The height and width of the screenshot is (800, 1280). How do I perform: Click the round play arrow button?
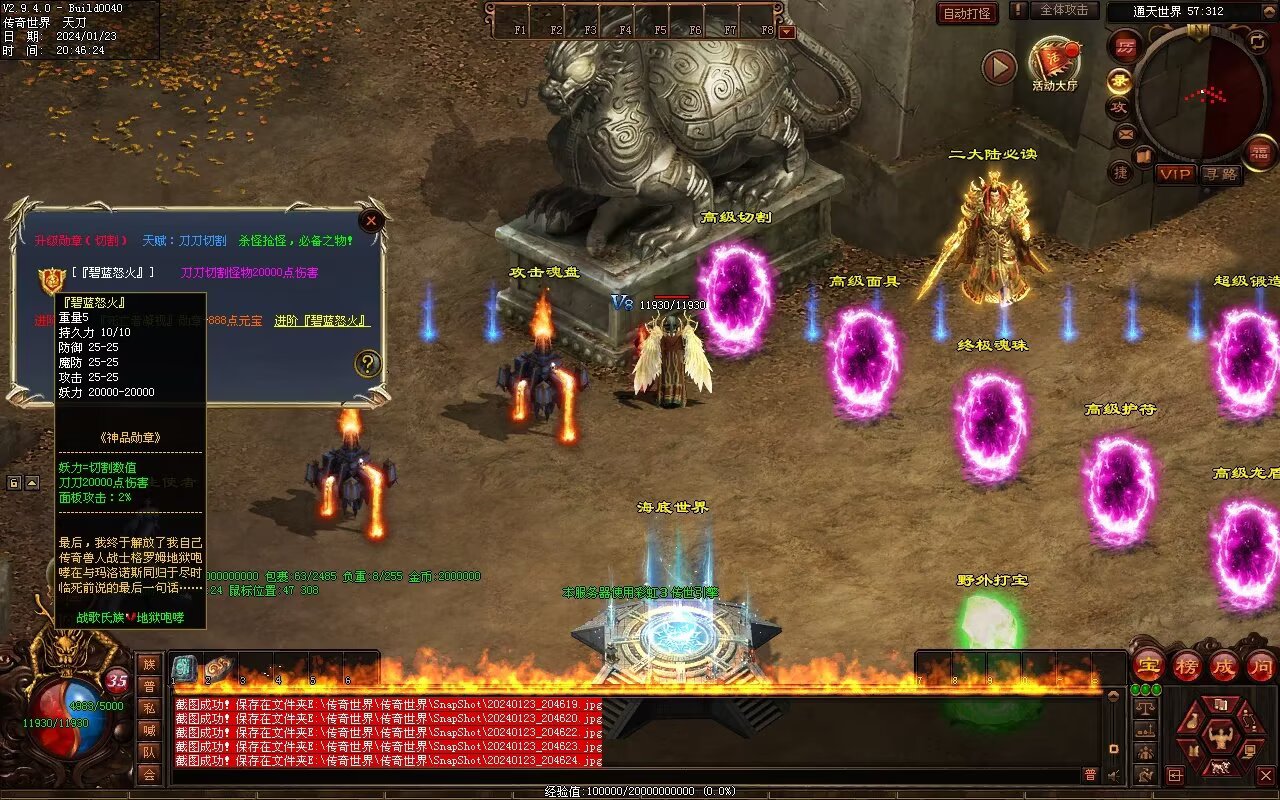[999, 67]
